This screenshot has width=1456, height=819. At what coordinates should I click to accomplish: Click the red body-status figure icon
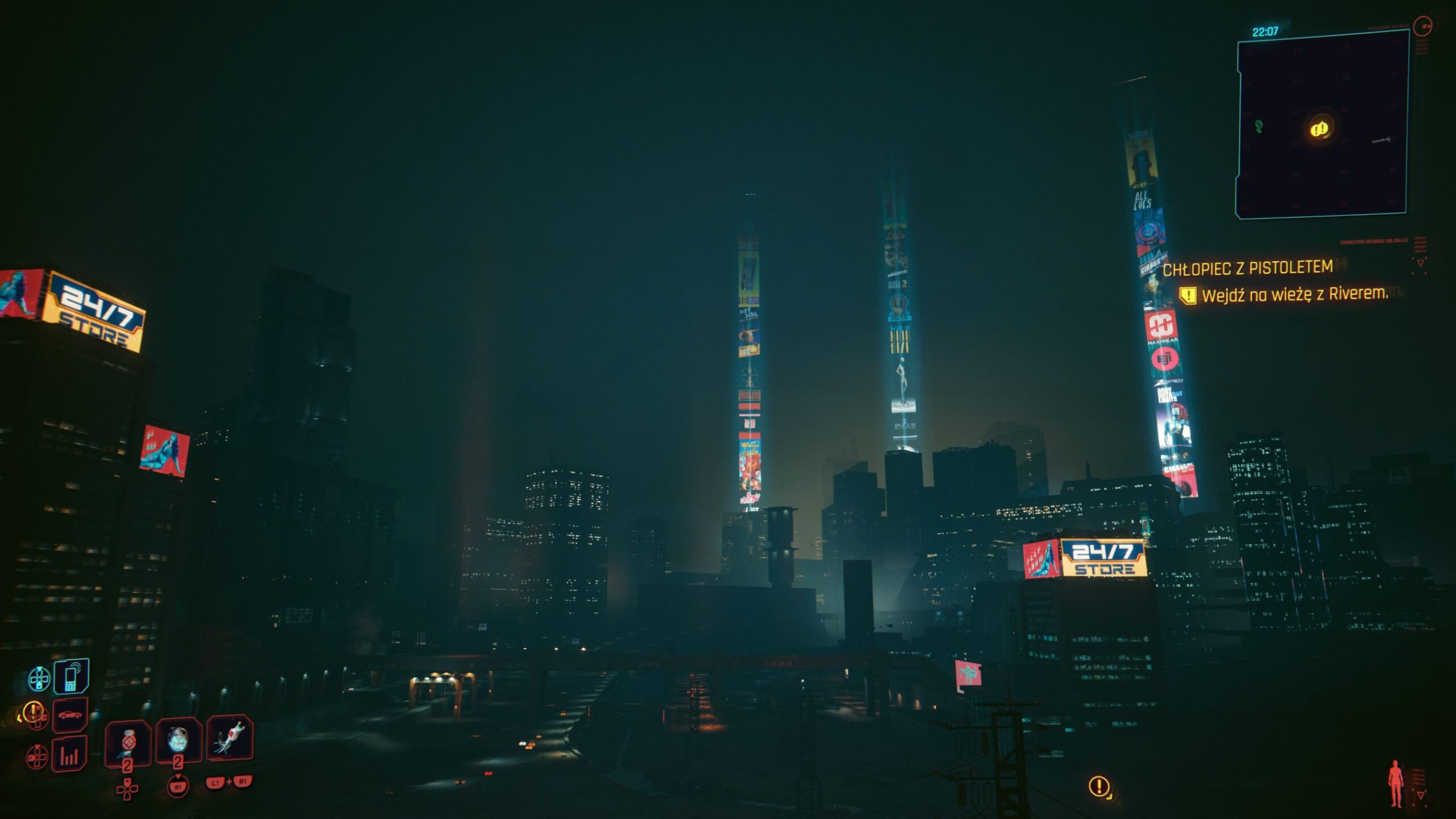point(1396,784)
